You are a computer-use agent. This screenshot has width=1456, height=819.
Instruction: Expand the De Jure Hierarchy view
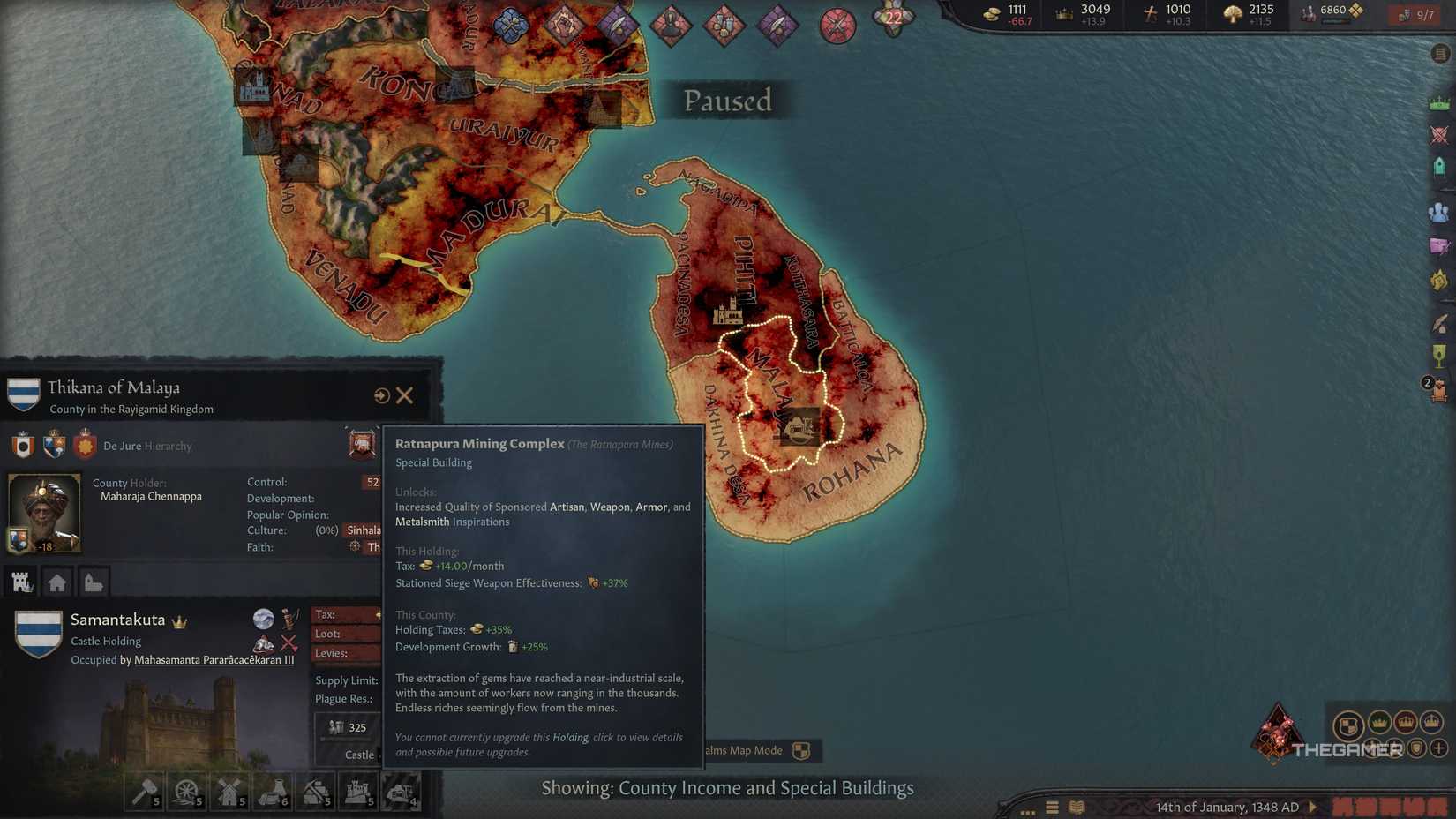coord(150,446)
